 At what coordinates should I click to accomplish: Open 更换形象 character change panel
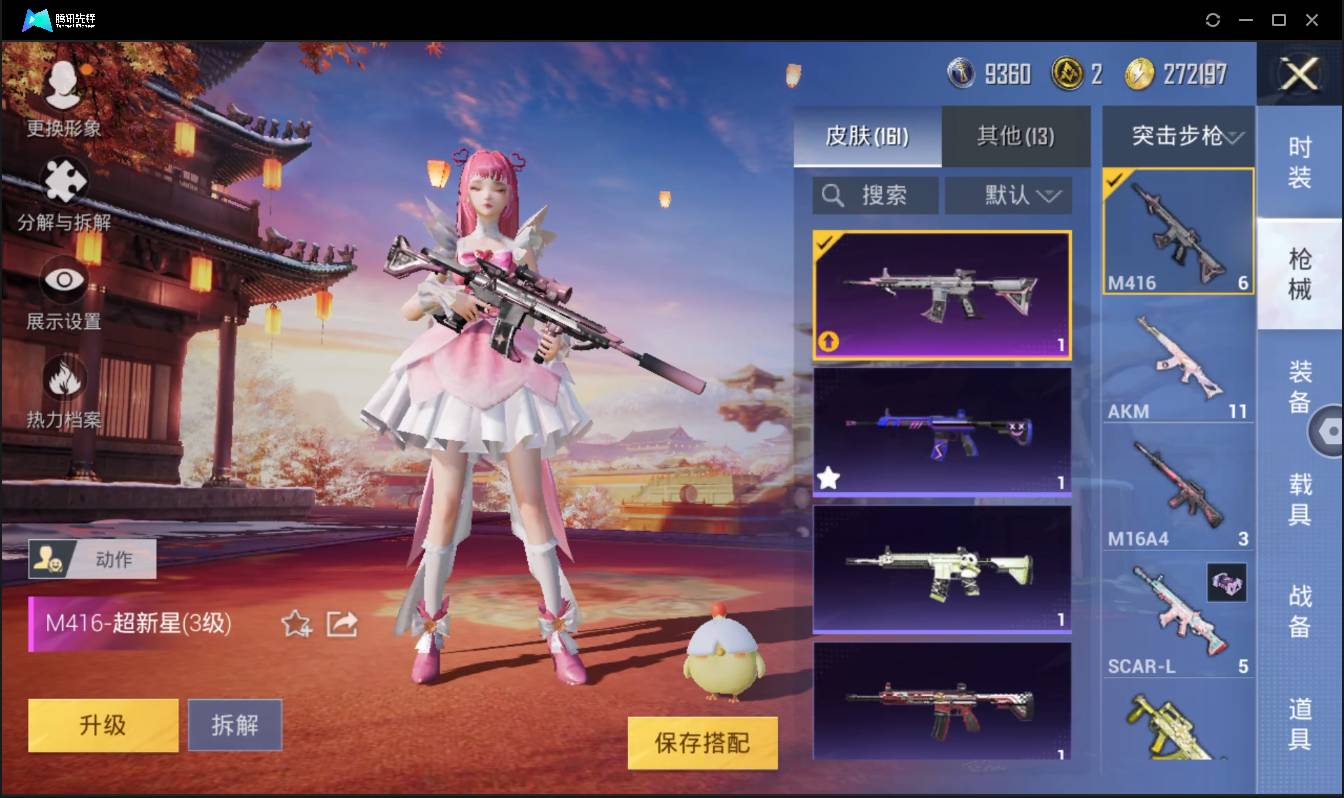(x=62, y=95)
